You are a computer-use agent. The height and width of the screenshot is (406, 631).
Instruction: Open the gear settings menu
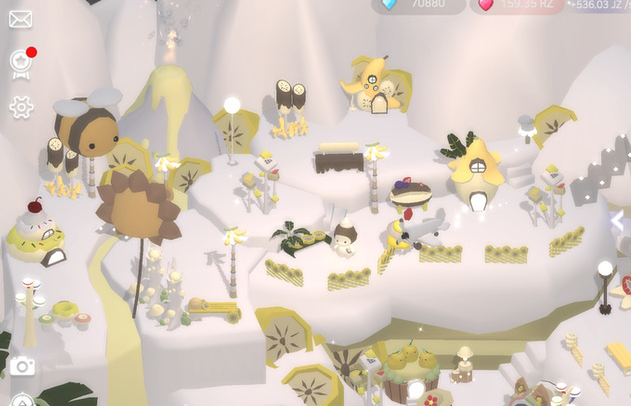20,107
